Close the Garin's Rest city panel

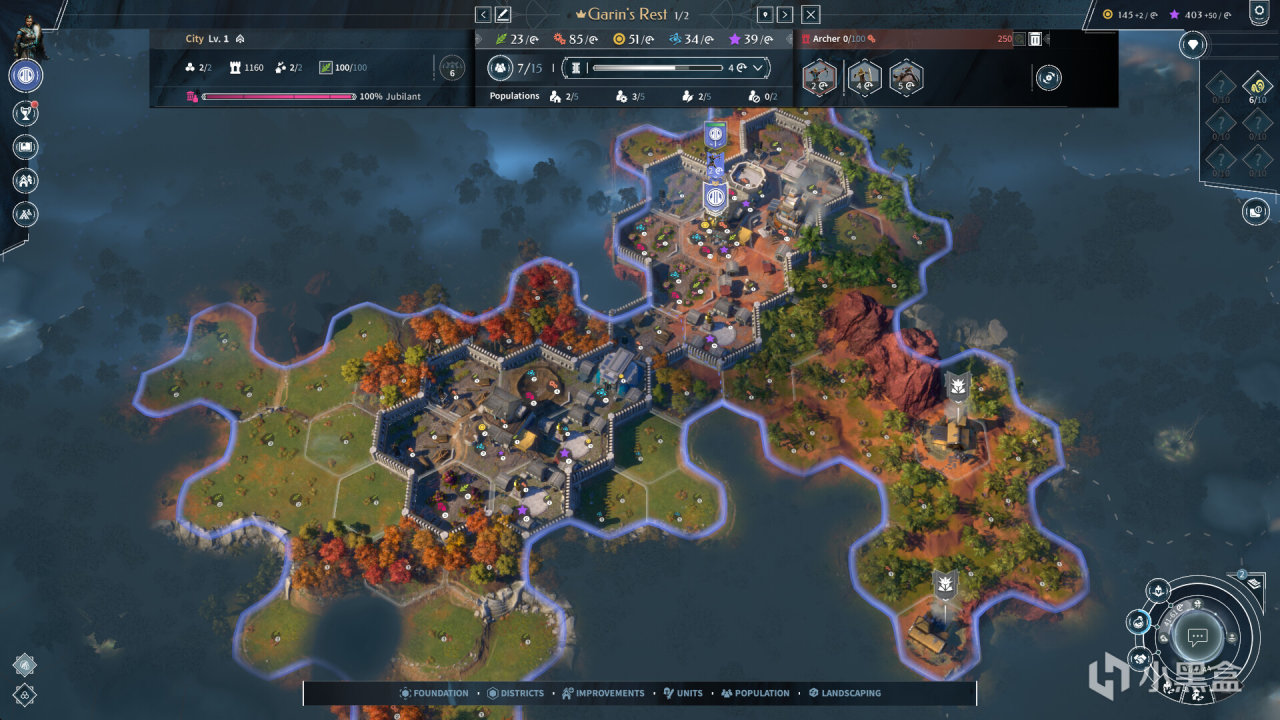[x=811, y=14]
